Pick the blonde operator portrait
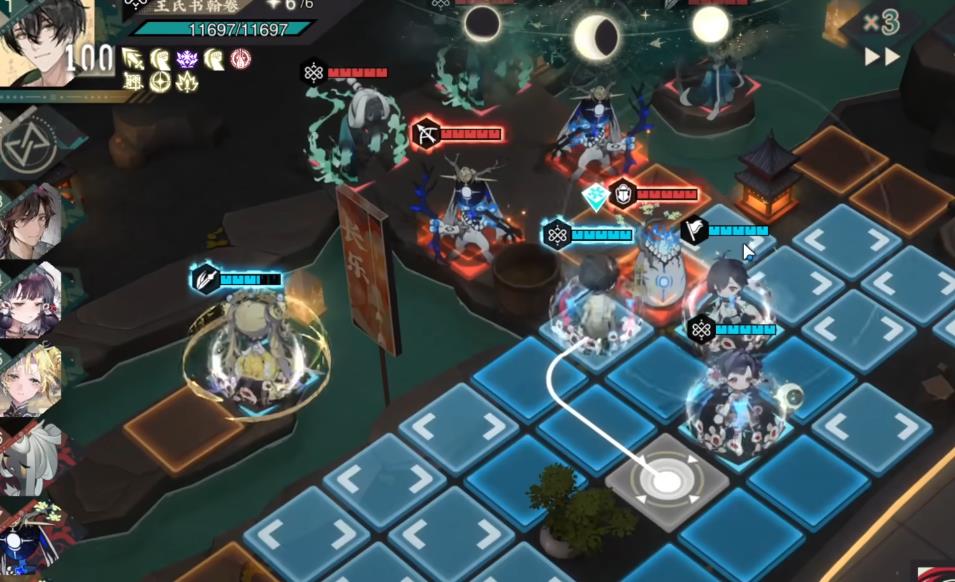Screen dimensions: 955x582 30,378
